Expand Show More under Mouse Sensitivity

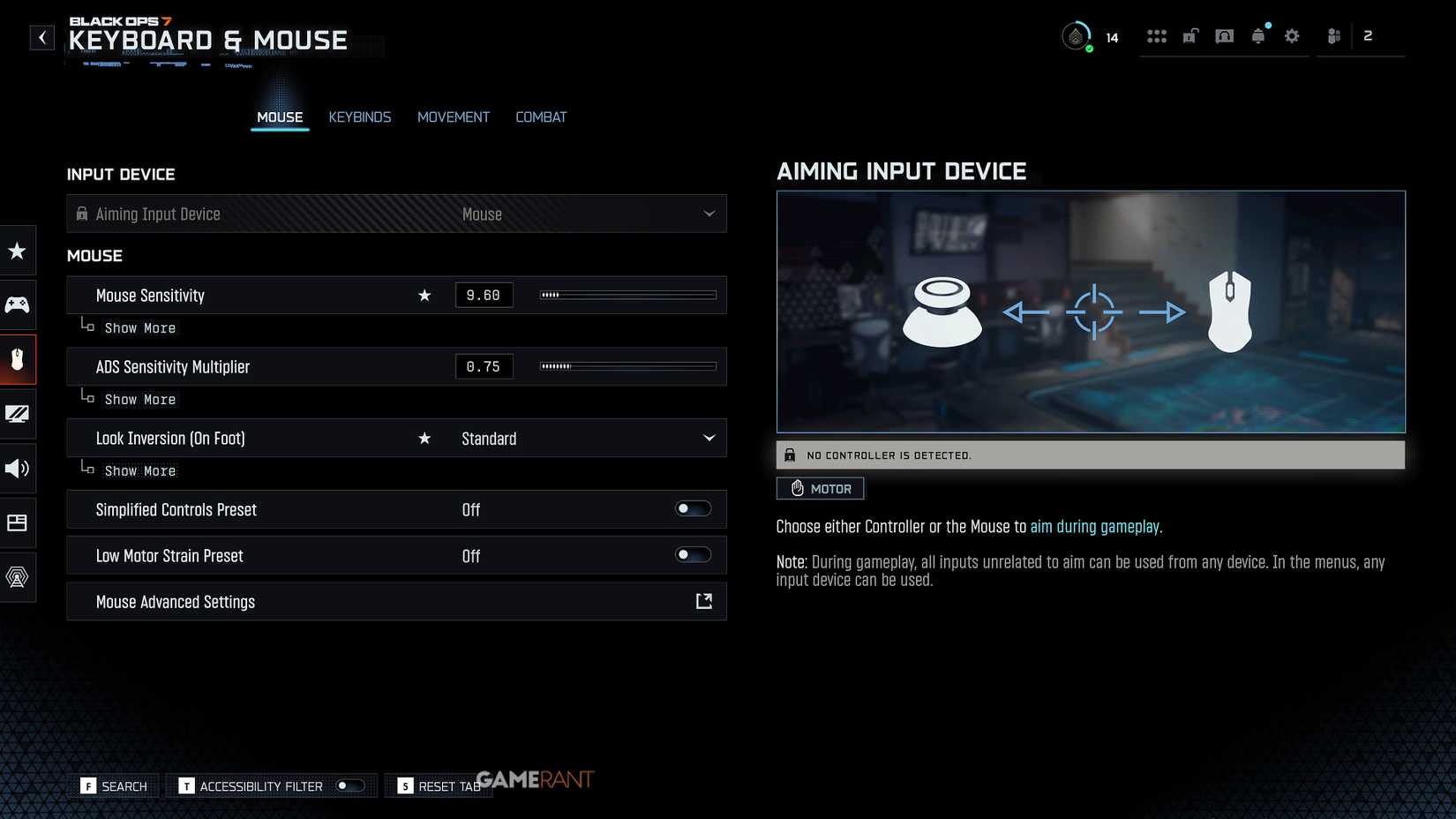(139, 327)
